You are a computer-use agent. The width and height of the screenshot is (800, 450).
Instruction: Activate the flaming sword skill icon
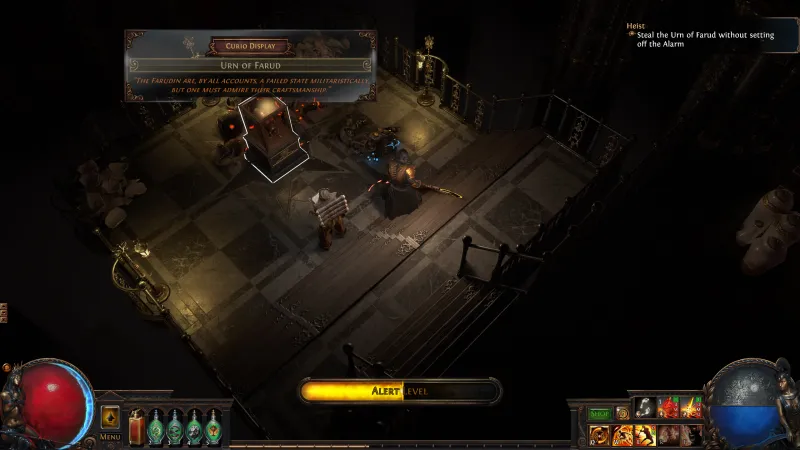(691, 407)
